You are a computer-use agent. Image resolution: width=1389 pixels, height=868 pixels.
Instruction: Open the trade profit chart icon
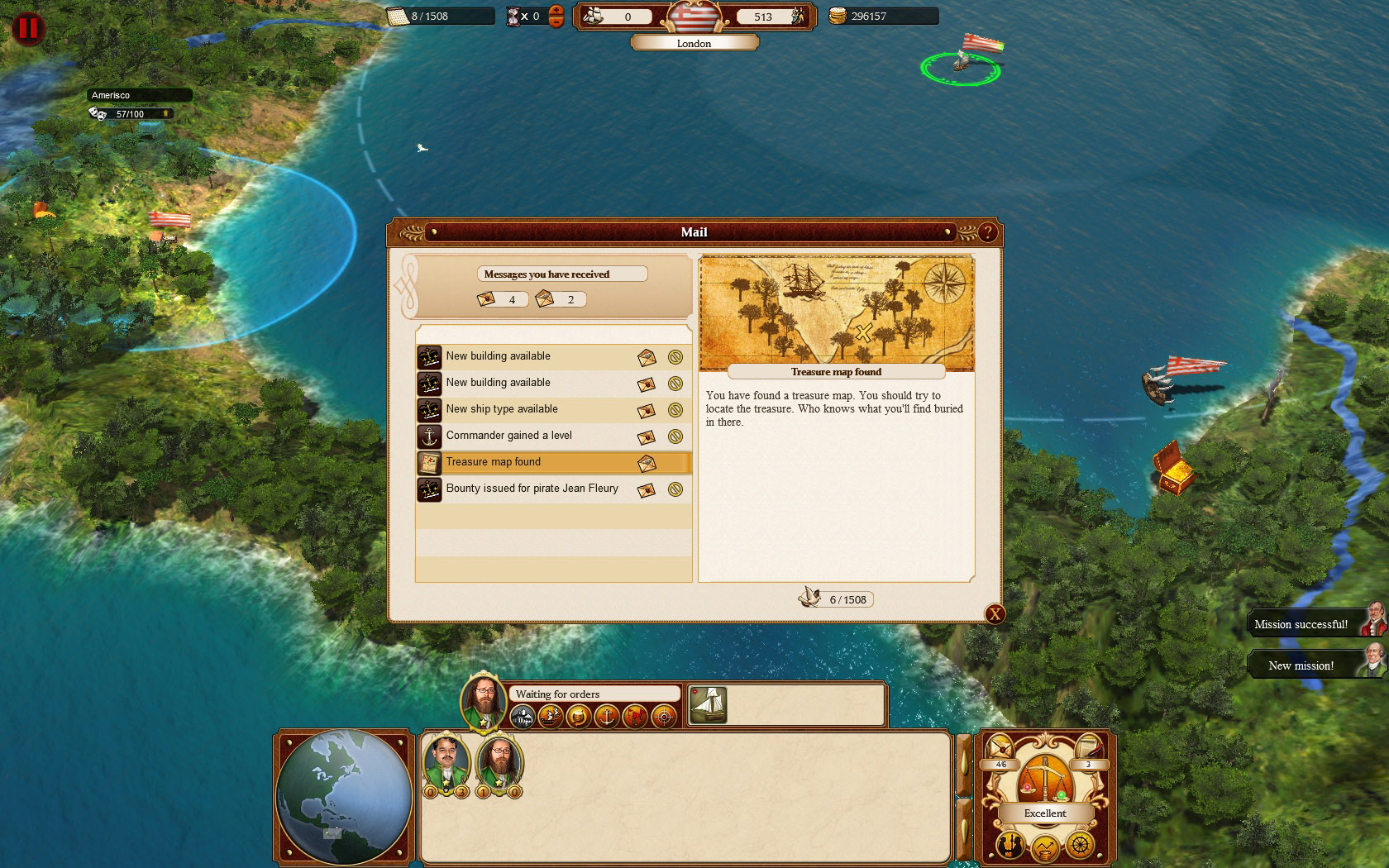pyautogui.click(x=1045, y=847)
